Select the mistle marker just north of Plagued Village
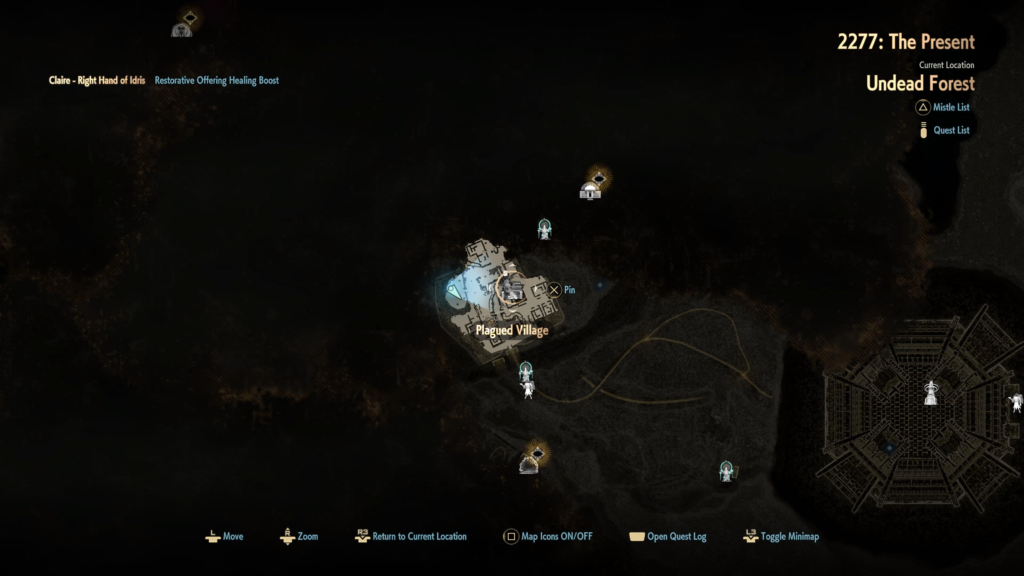Viewport: 1024px width, 576px height. 545,229
